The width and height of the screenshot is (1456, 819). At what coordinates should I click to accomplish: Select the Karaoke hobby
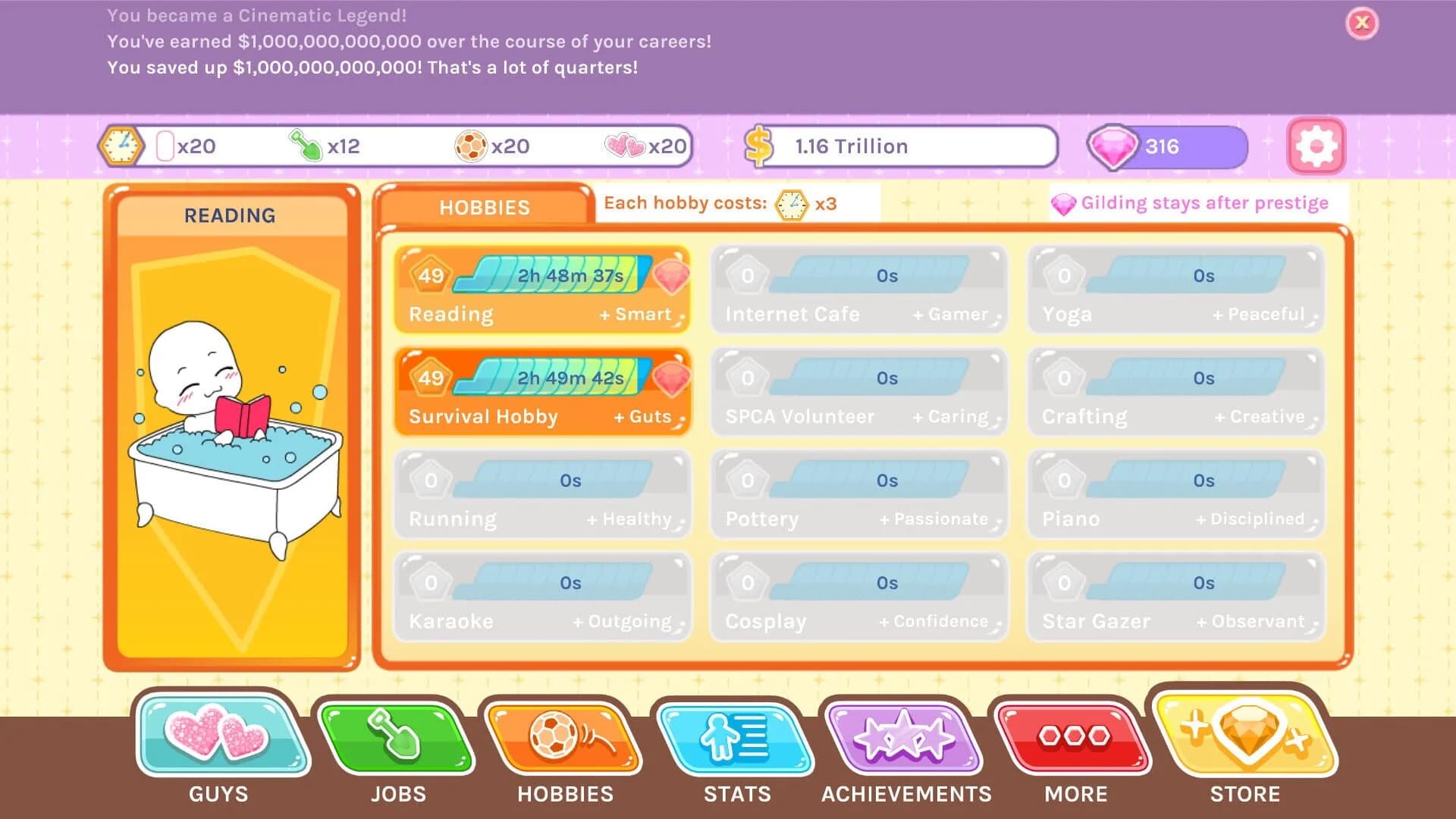(x=543, y=597)
